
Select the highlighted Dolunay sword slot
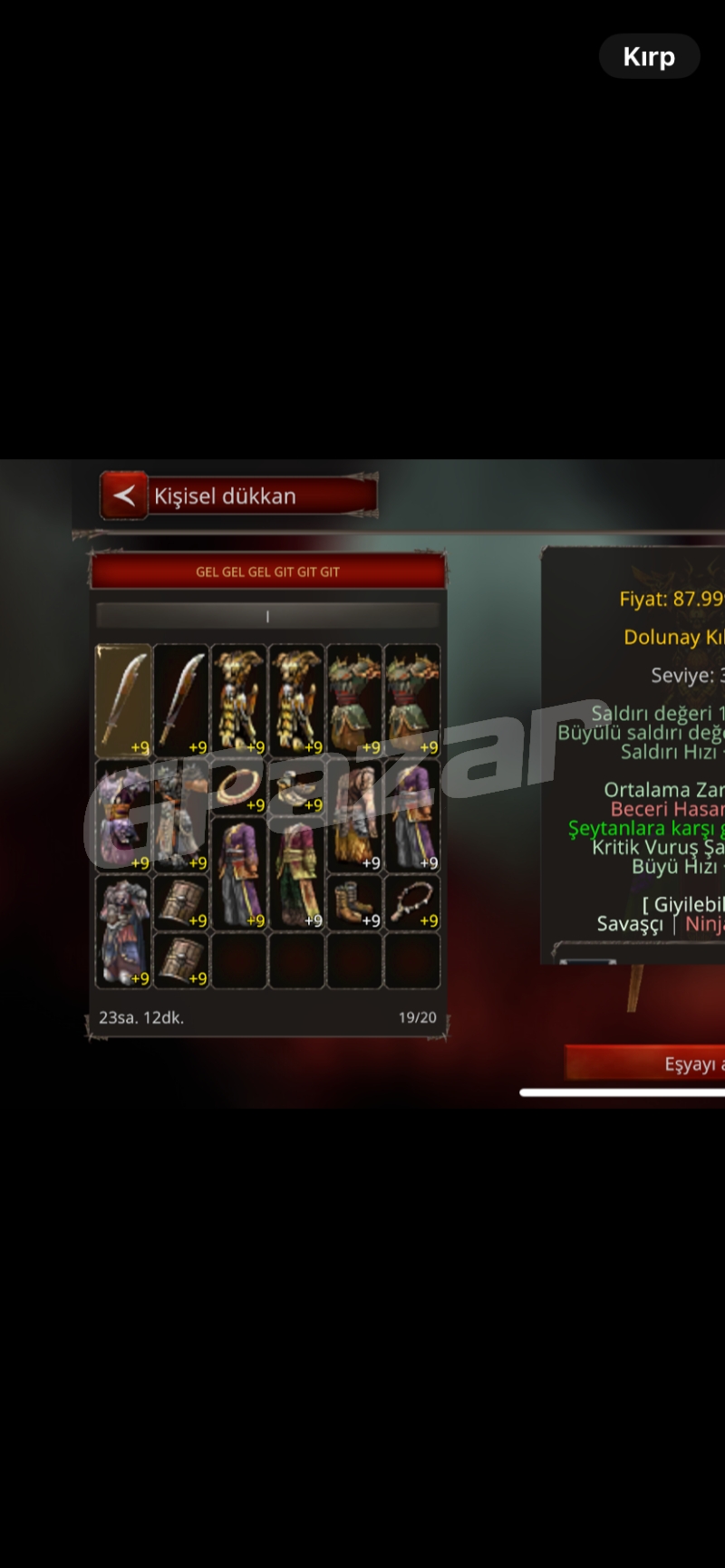[x=123, y=700]
